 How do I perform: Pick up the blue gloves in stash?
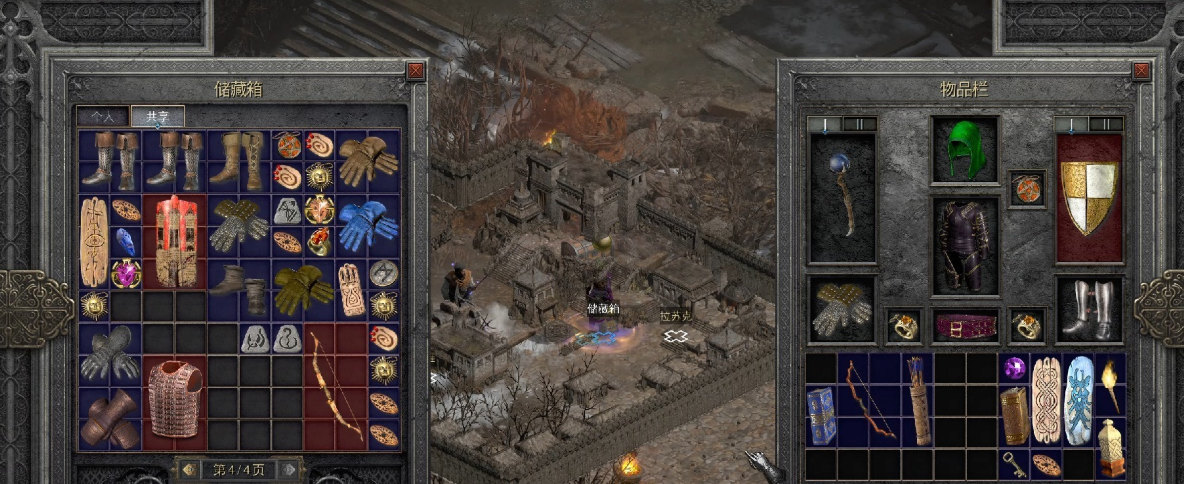click(x=367, y=226)
